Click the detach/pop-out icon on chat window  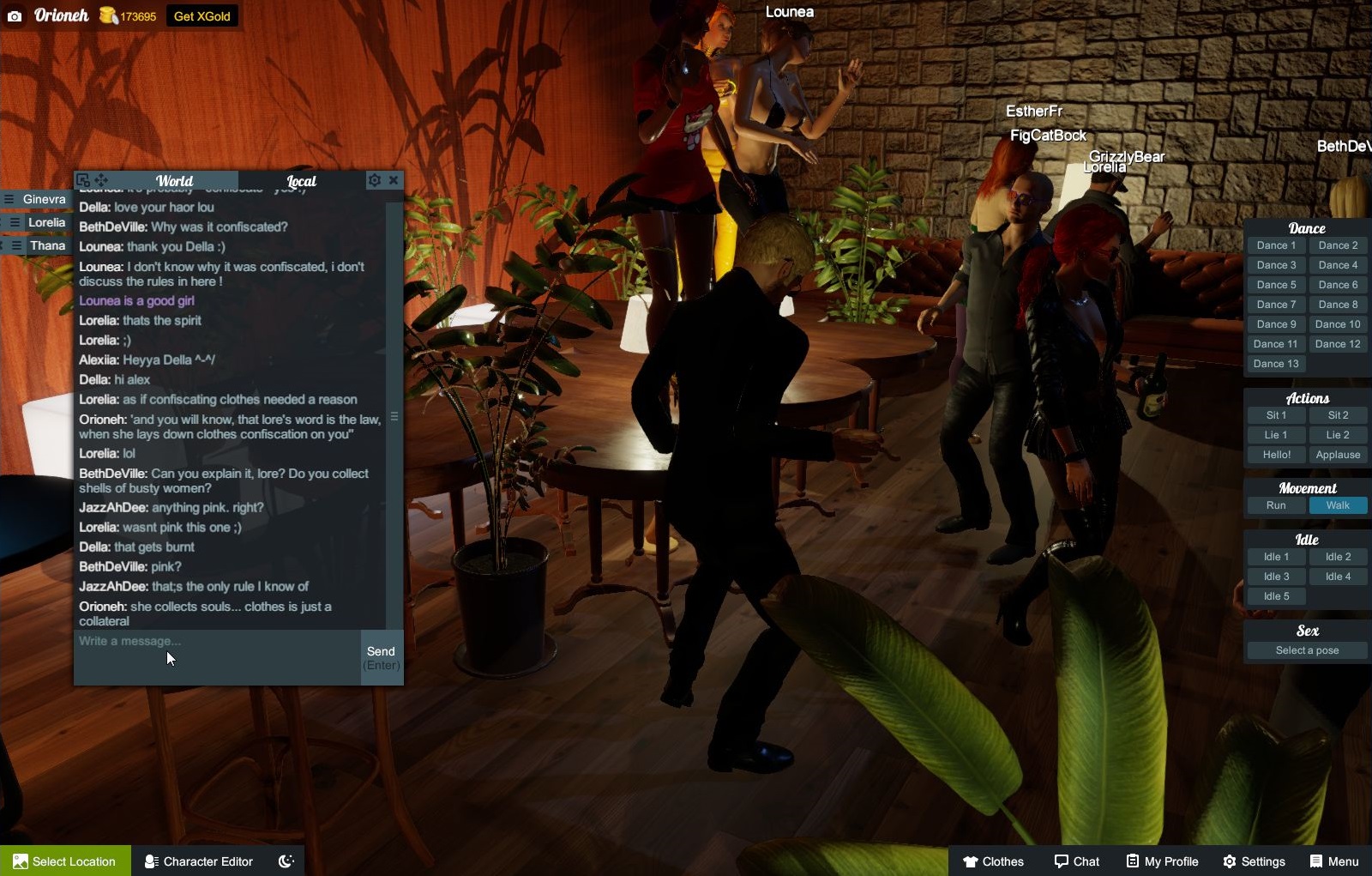point(84,180)
